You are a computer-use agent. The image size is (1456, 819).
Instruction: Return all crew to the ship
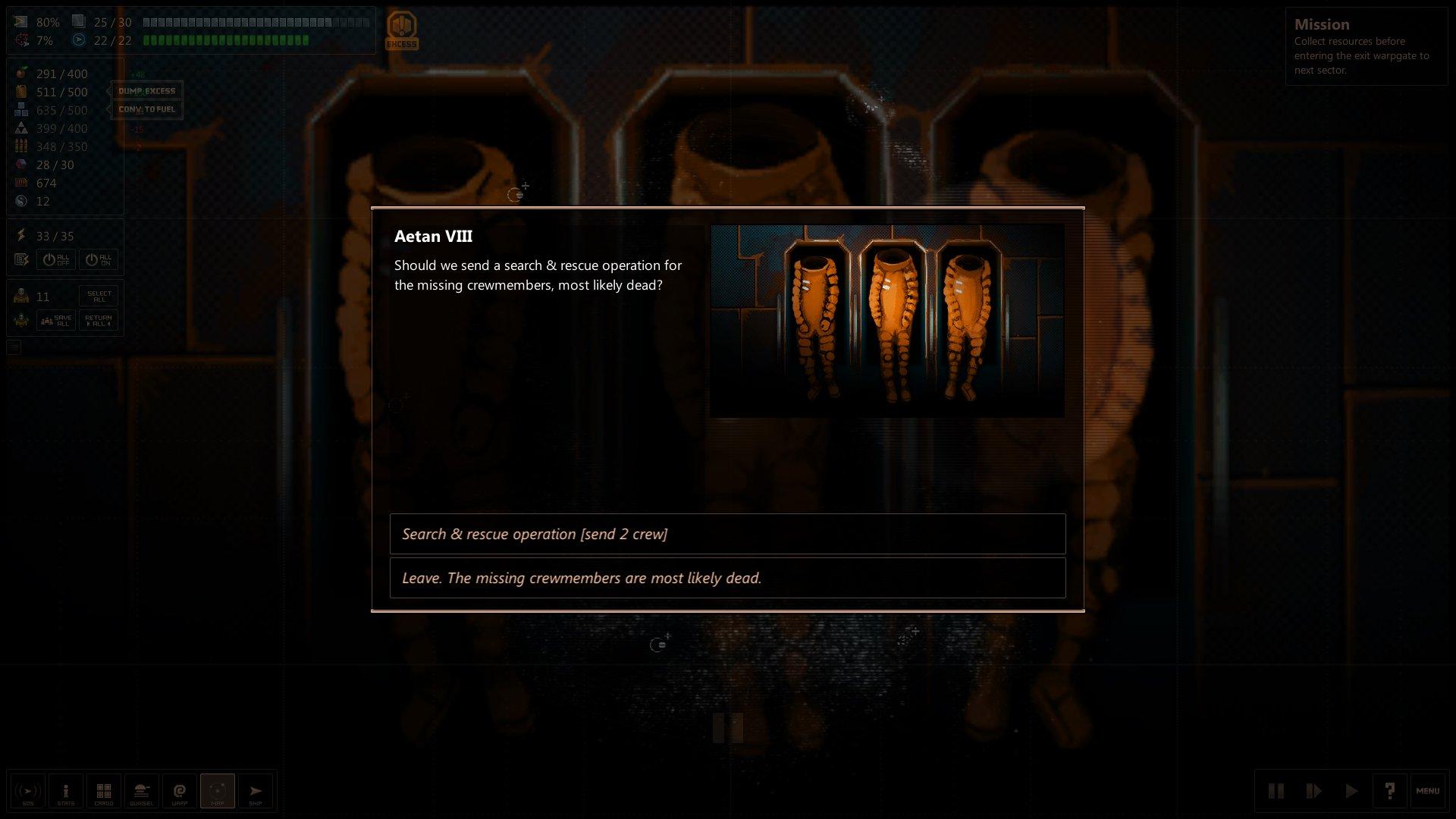(99, 321)
